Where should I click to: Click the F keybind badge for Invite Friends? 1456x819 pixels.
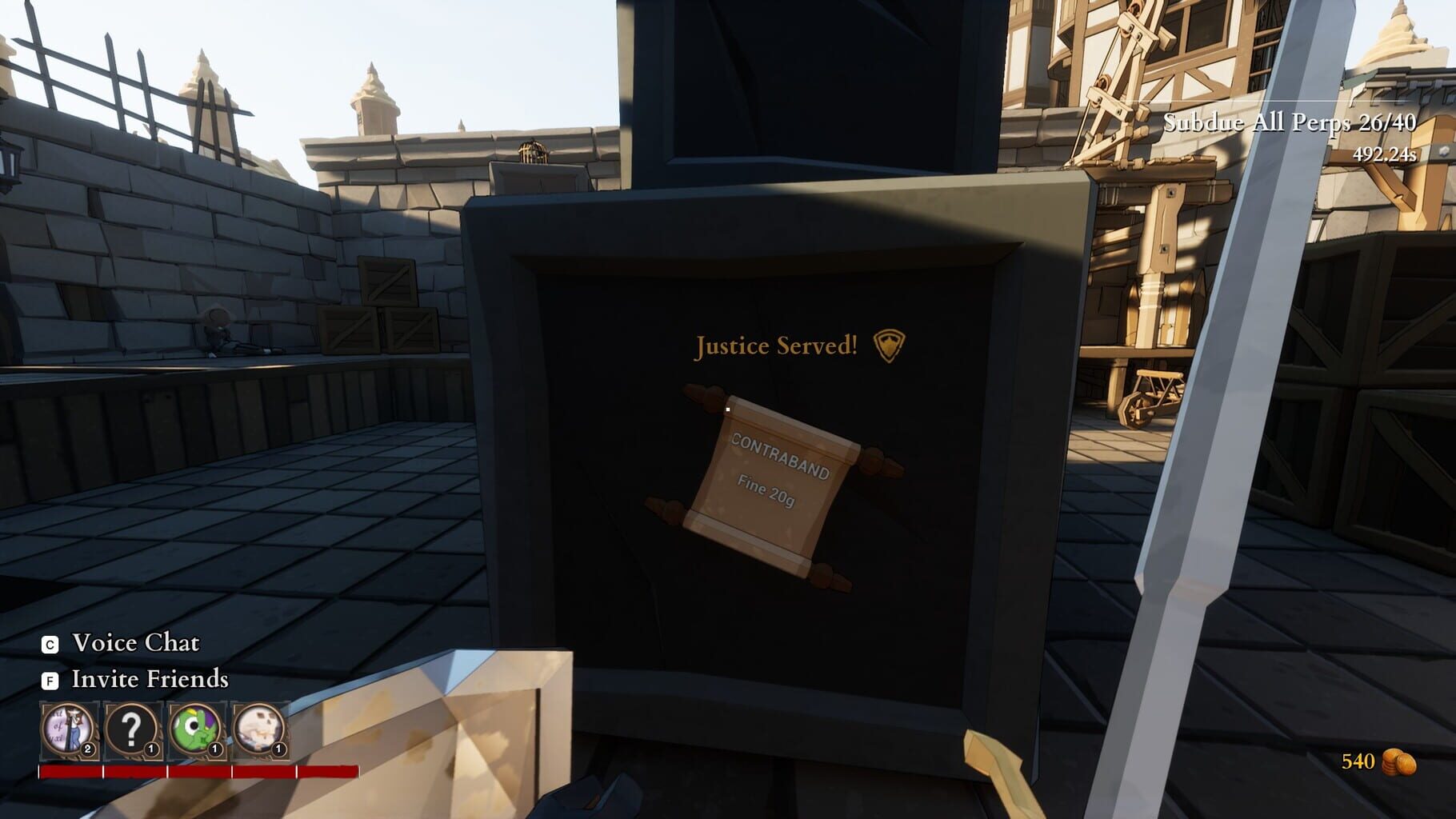50,681
